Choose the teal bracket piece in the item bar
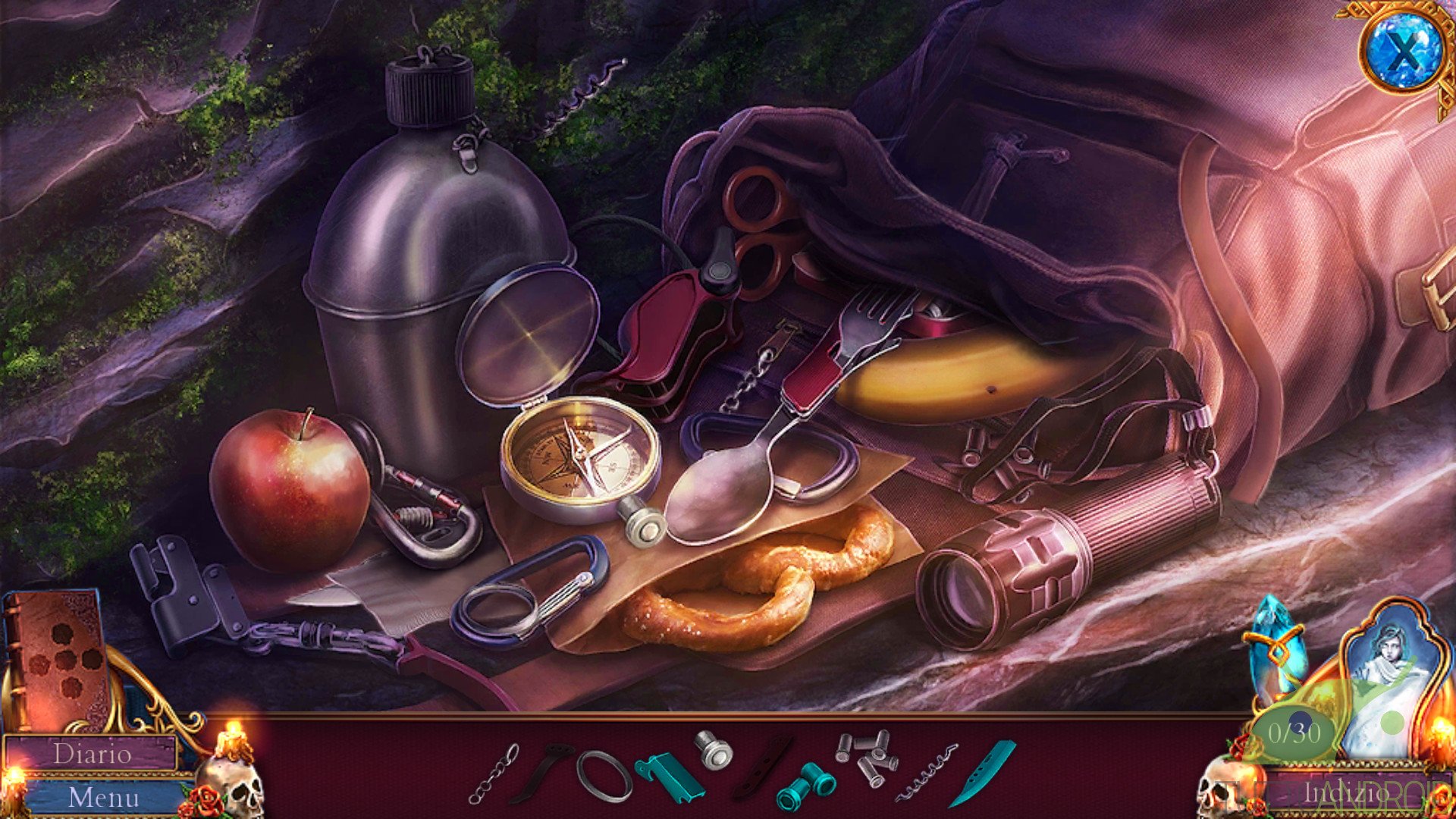The height and width of the screenshot is (819, 1456). click(x=667, y=775)
